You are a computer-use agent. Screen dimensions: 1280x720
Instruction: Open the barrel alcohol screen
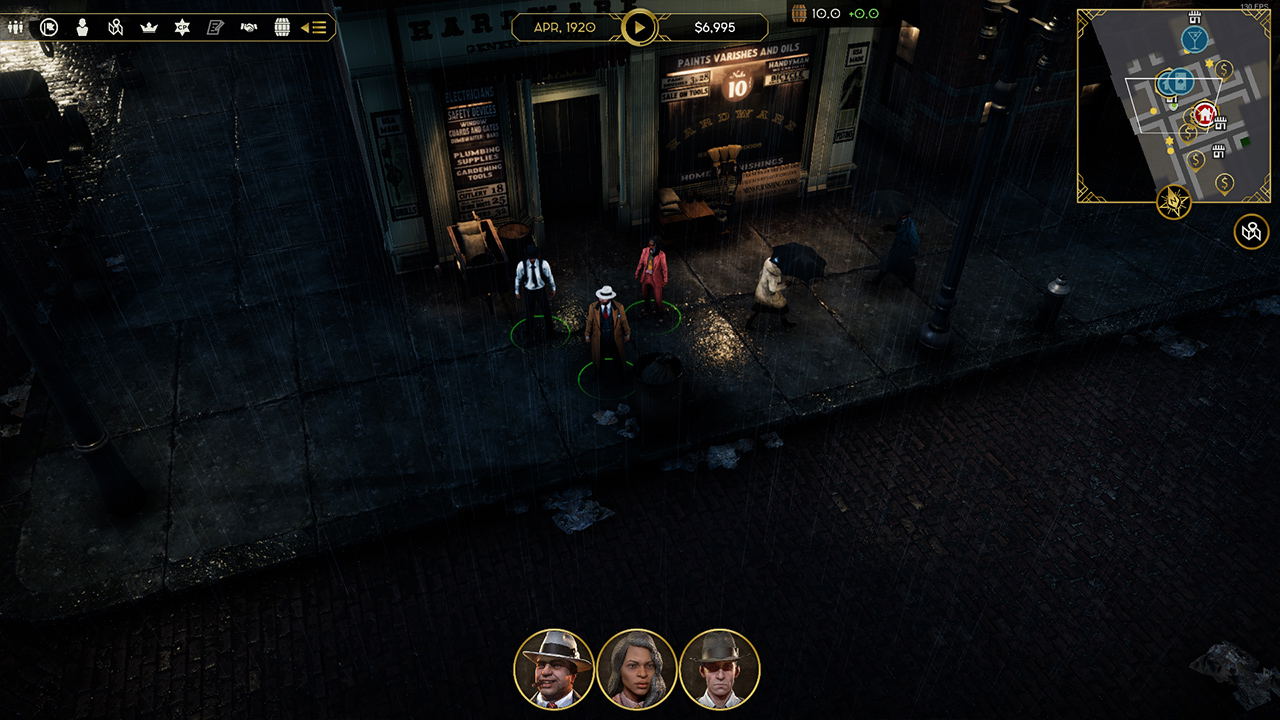pyautogui.click(x=282, y=27)
